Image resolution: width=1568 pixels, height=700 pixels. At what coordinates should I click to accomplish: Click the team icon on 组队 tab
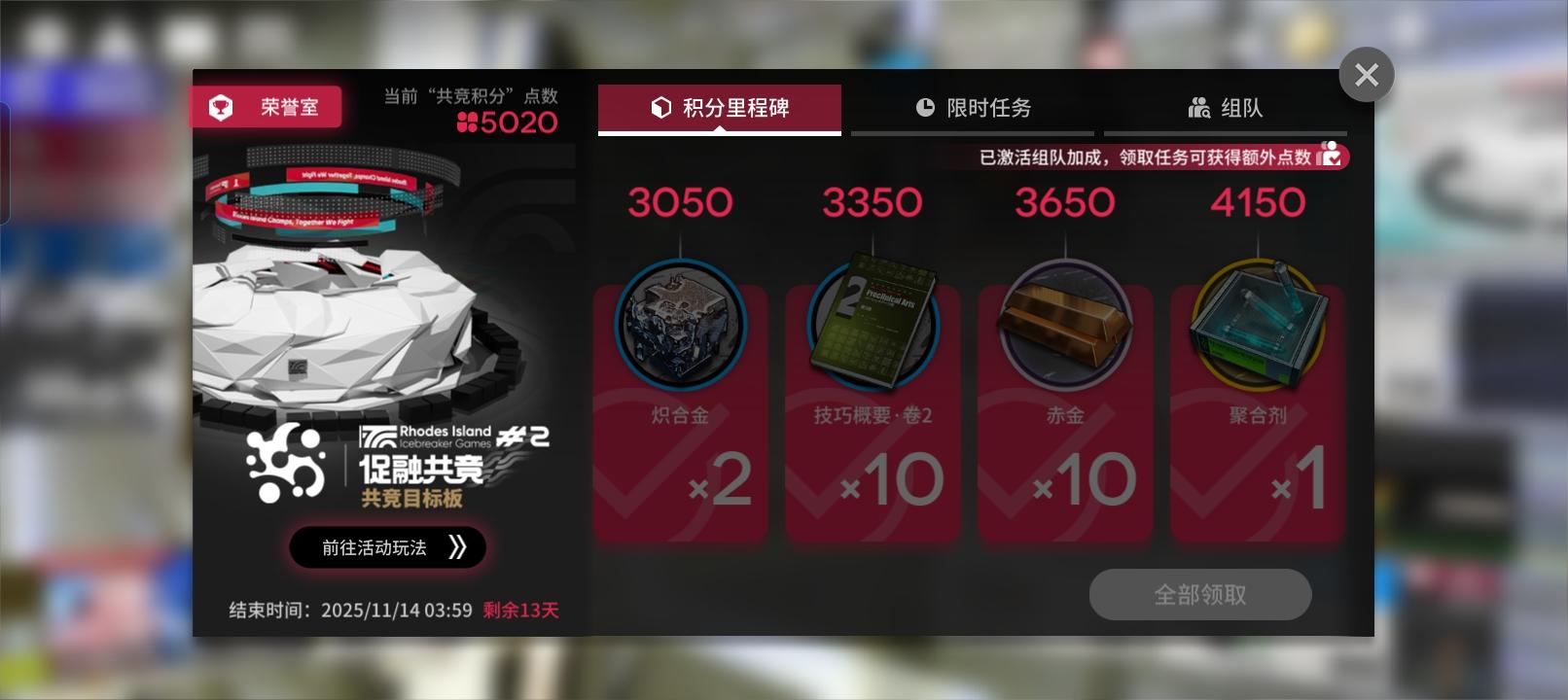pyautogui.click(x=1199, y=109)
